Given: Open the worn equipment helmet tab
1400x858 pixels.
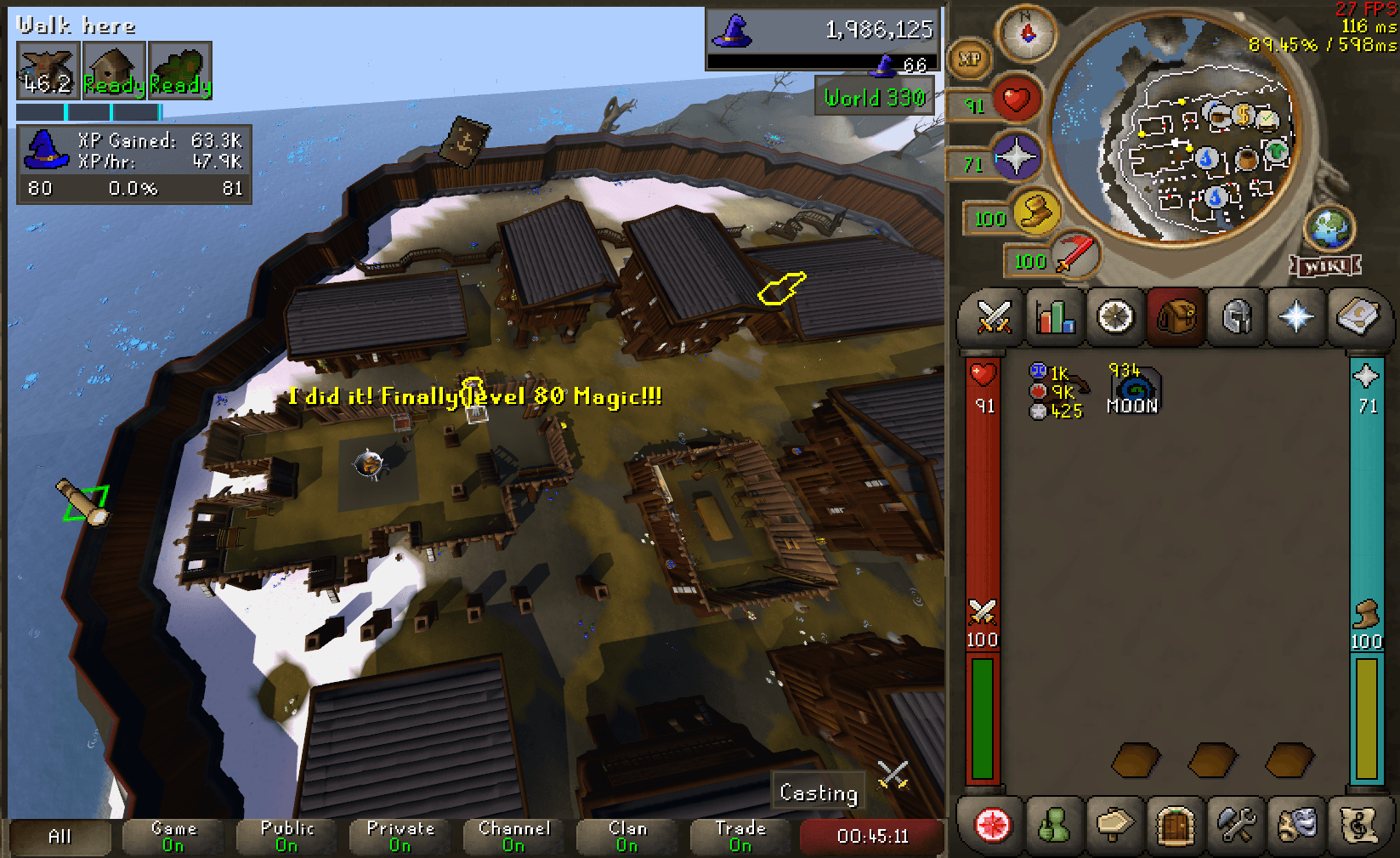Looking at the screenshot, I should [1235, 317].
